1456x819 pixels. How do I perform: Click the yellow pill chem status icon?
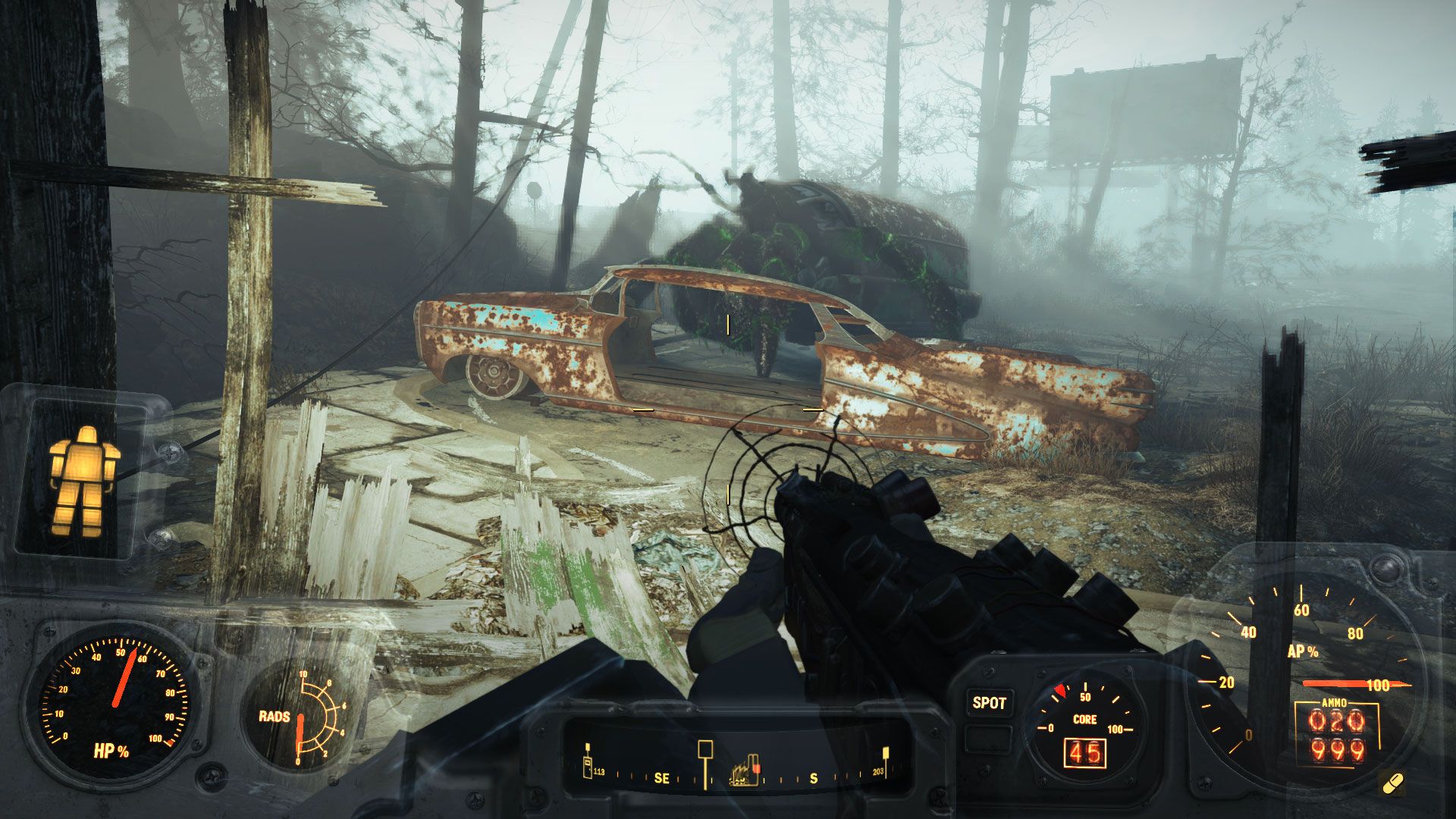pyautogui.click(x=1392, y=783)
